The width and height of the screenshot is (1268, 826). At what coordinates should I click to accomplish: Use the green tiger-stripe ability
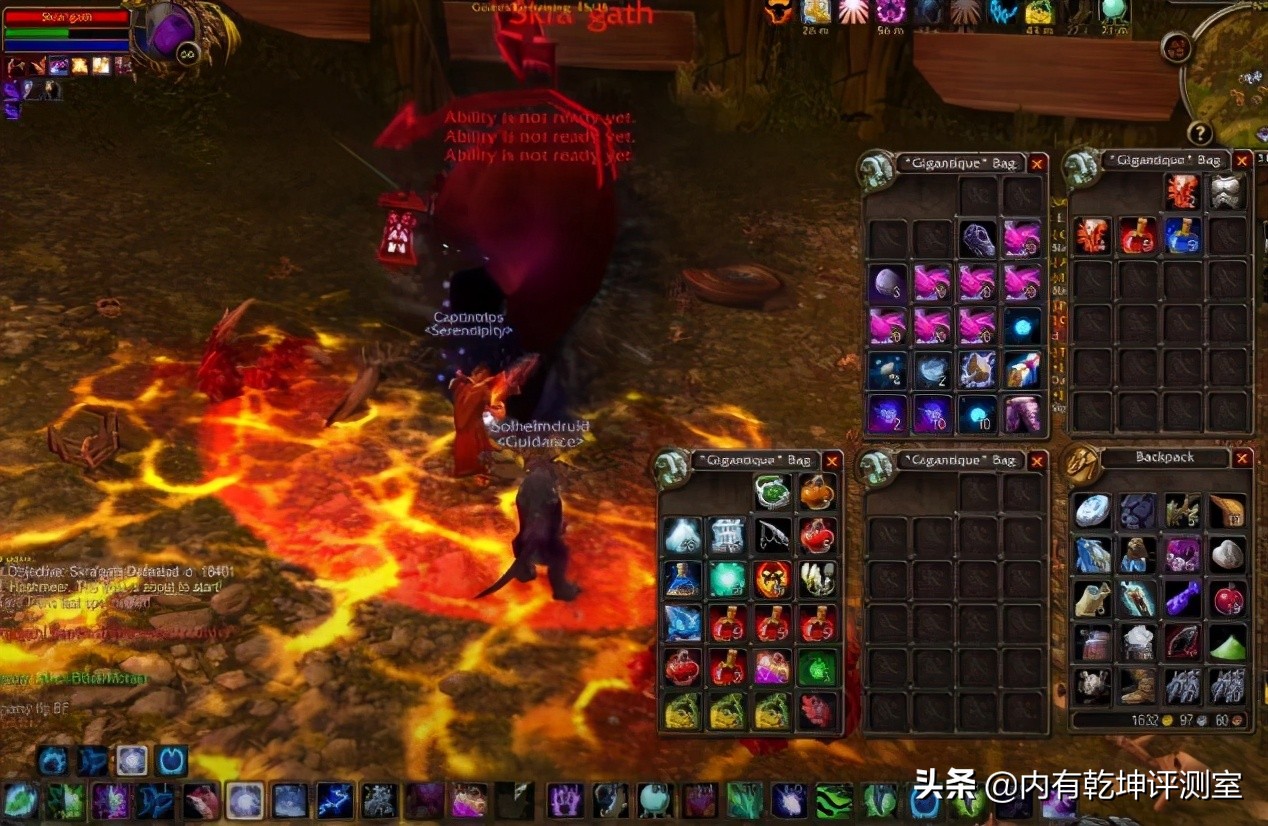click(x=834, y=800)
